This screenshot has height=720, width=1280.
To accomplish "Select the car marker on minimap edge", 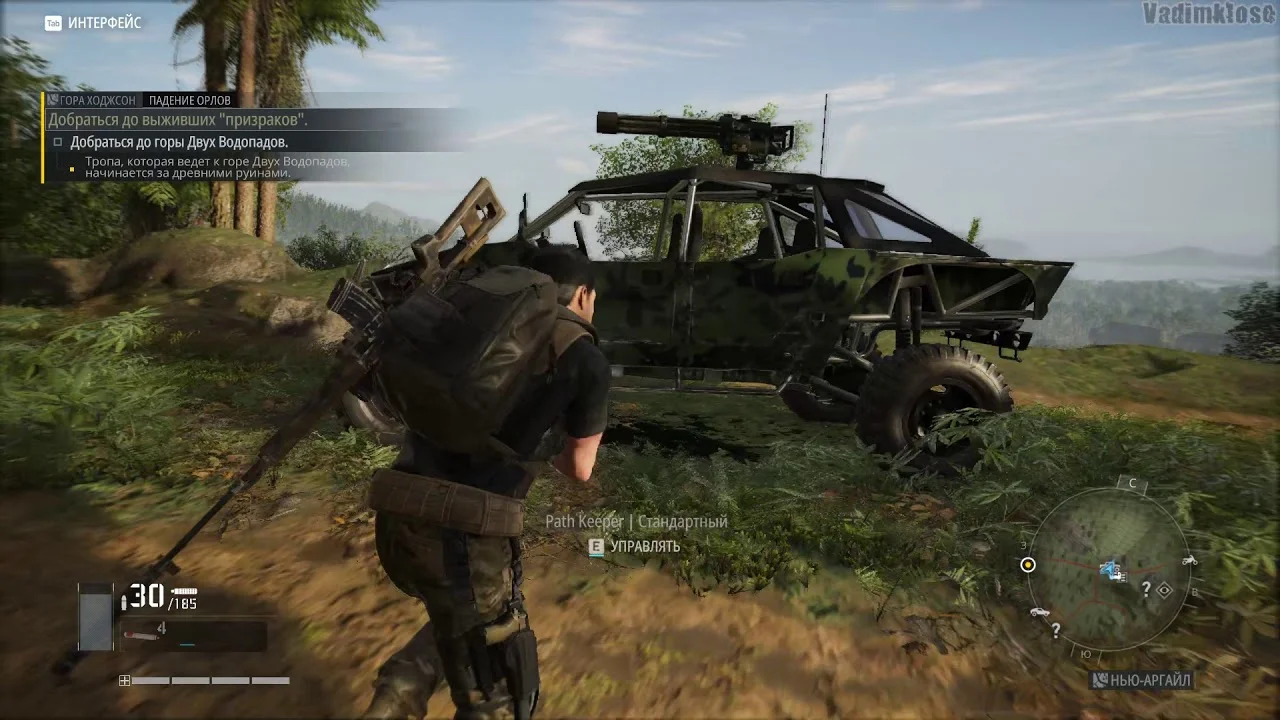I will tap(1039, 612).
